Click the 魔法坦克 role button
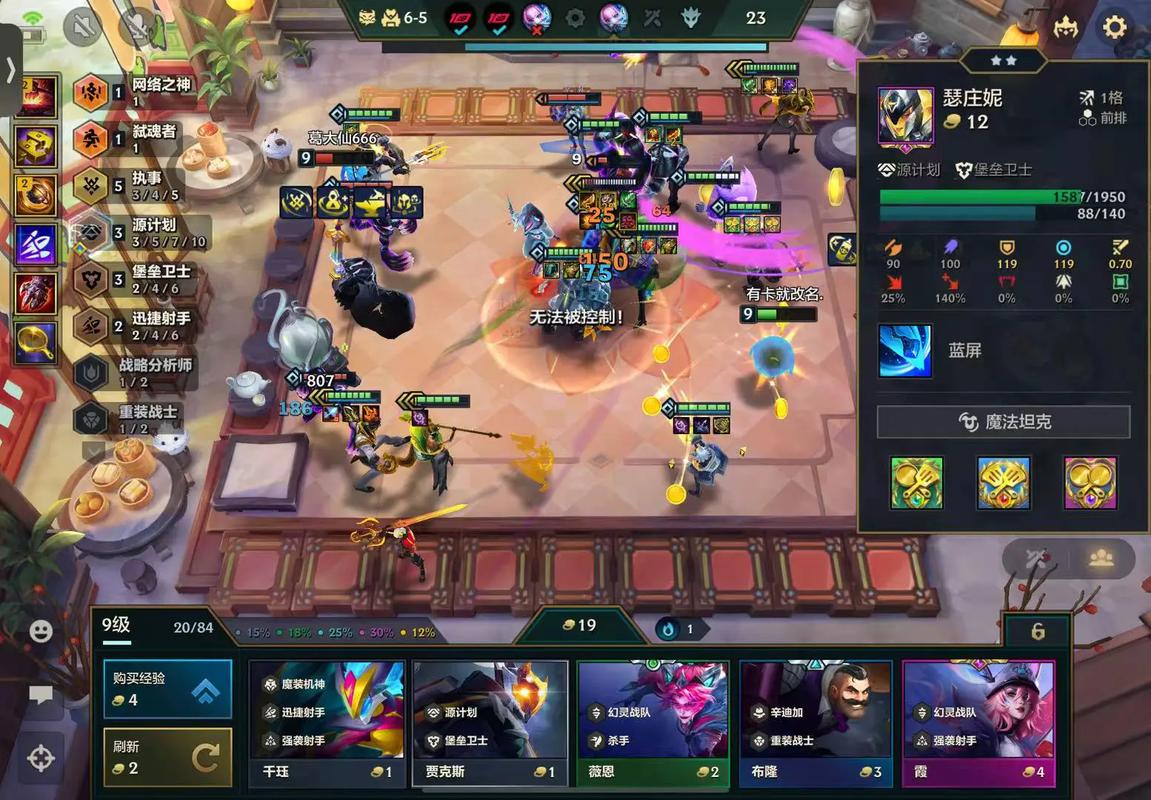1151x800 pixels. tap(1003, 422)
